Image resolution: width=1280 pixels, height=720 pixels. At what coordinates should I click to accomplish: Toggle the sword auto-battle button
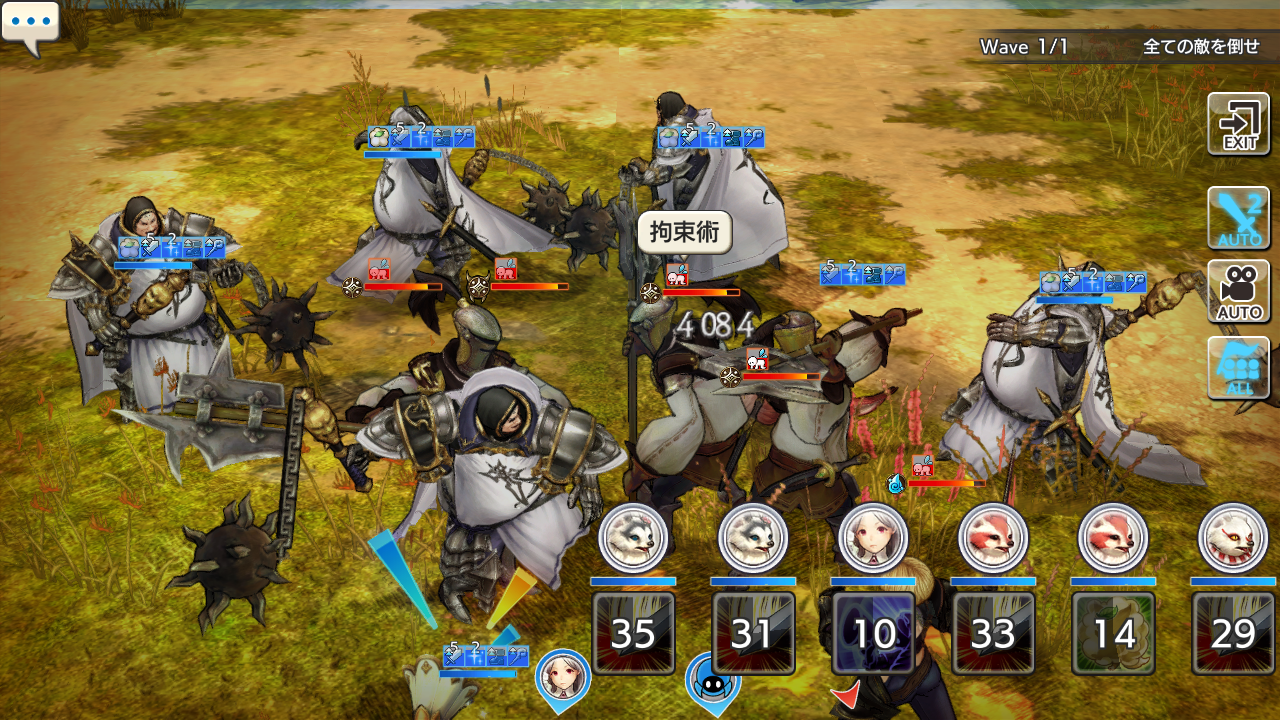click(x=1238, y=217)
